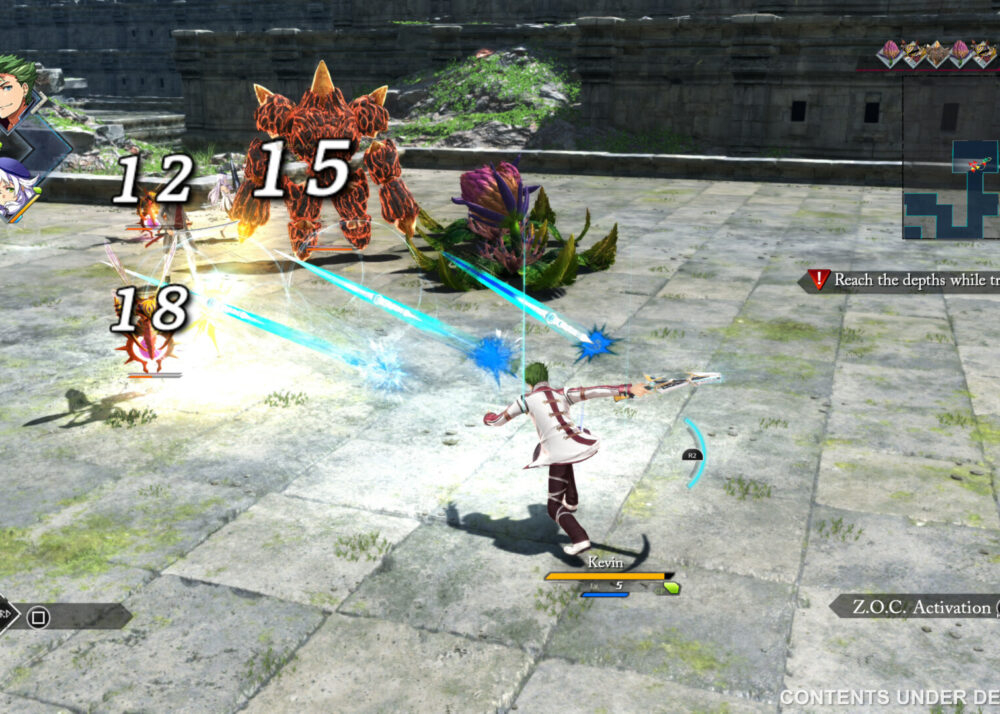Activate the Z.O.C. Activation banner

click(x=913, y=606)
